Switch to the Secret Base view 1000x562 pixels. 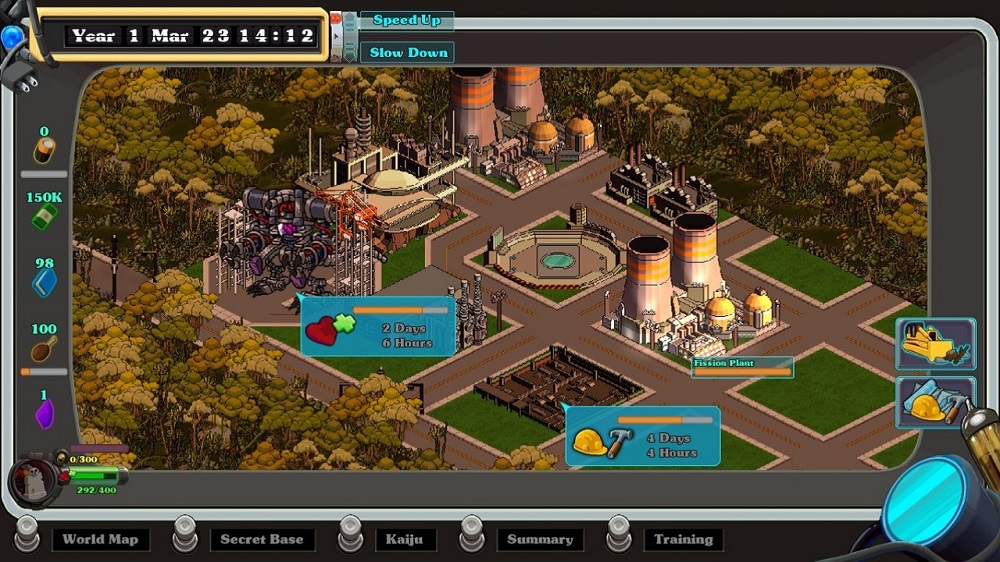(262, 539)
